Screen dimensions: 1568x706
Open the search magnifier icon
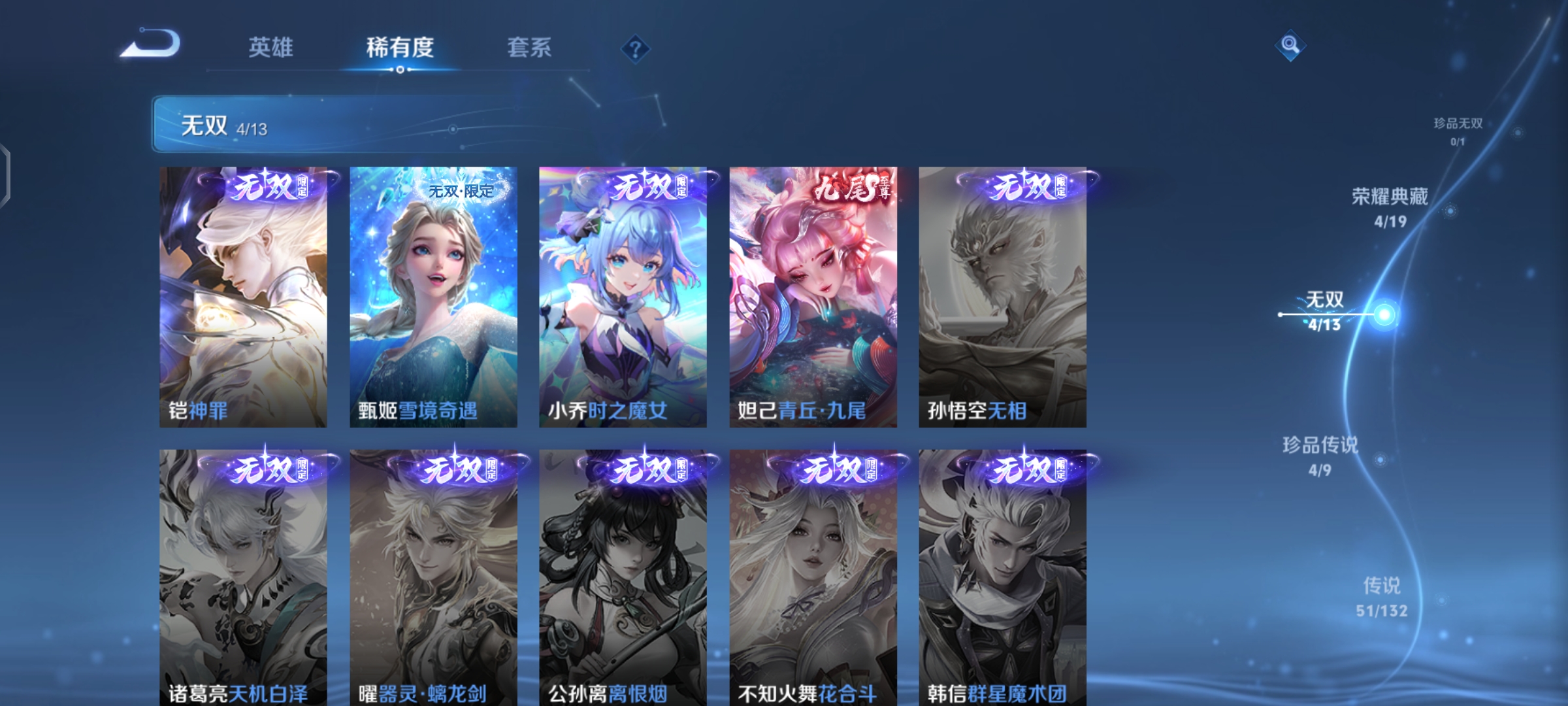coord(1289,46)
